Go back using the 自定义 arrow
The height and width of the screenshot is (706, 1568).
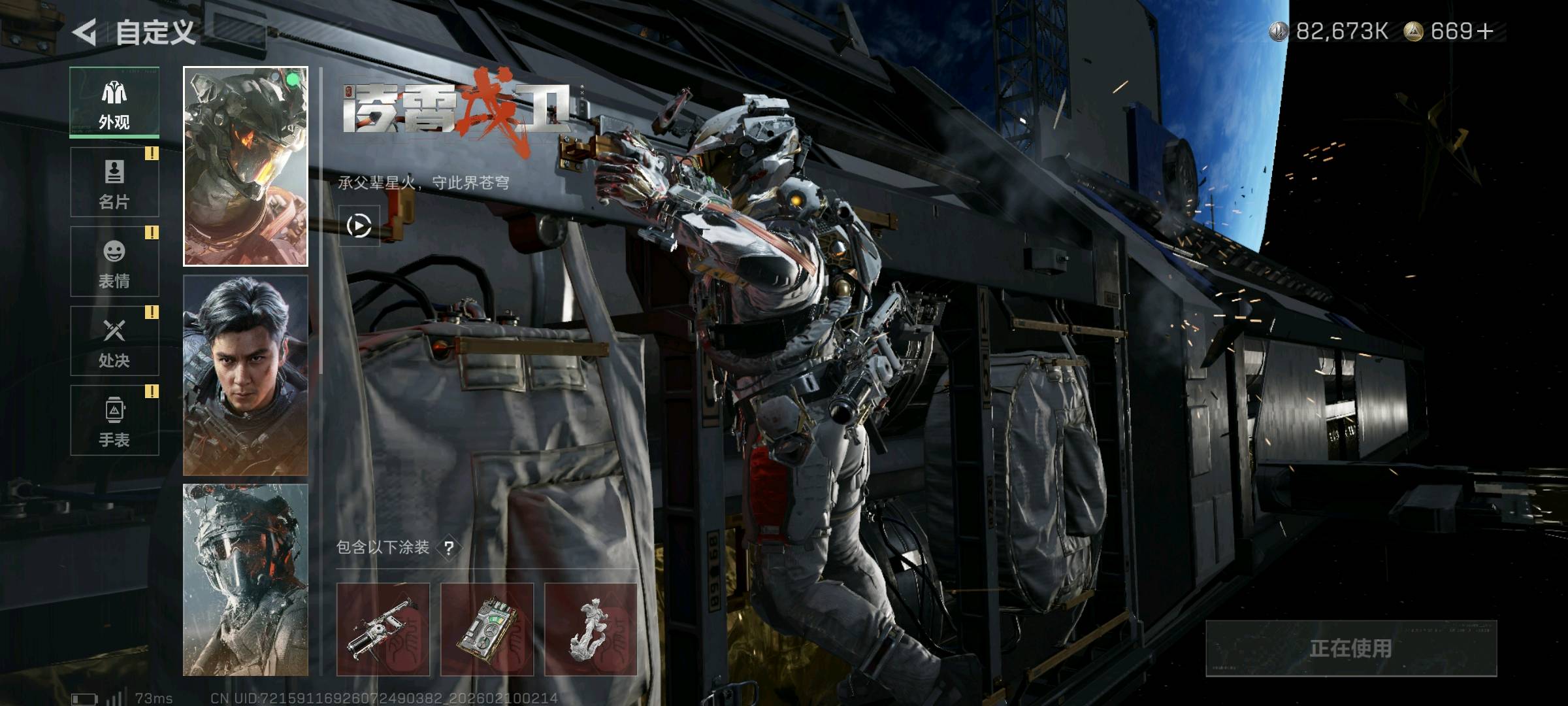[x=86, y=31]
